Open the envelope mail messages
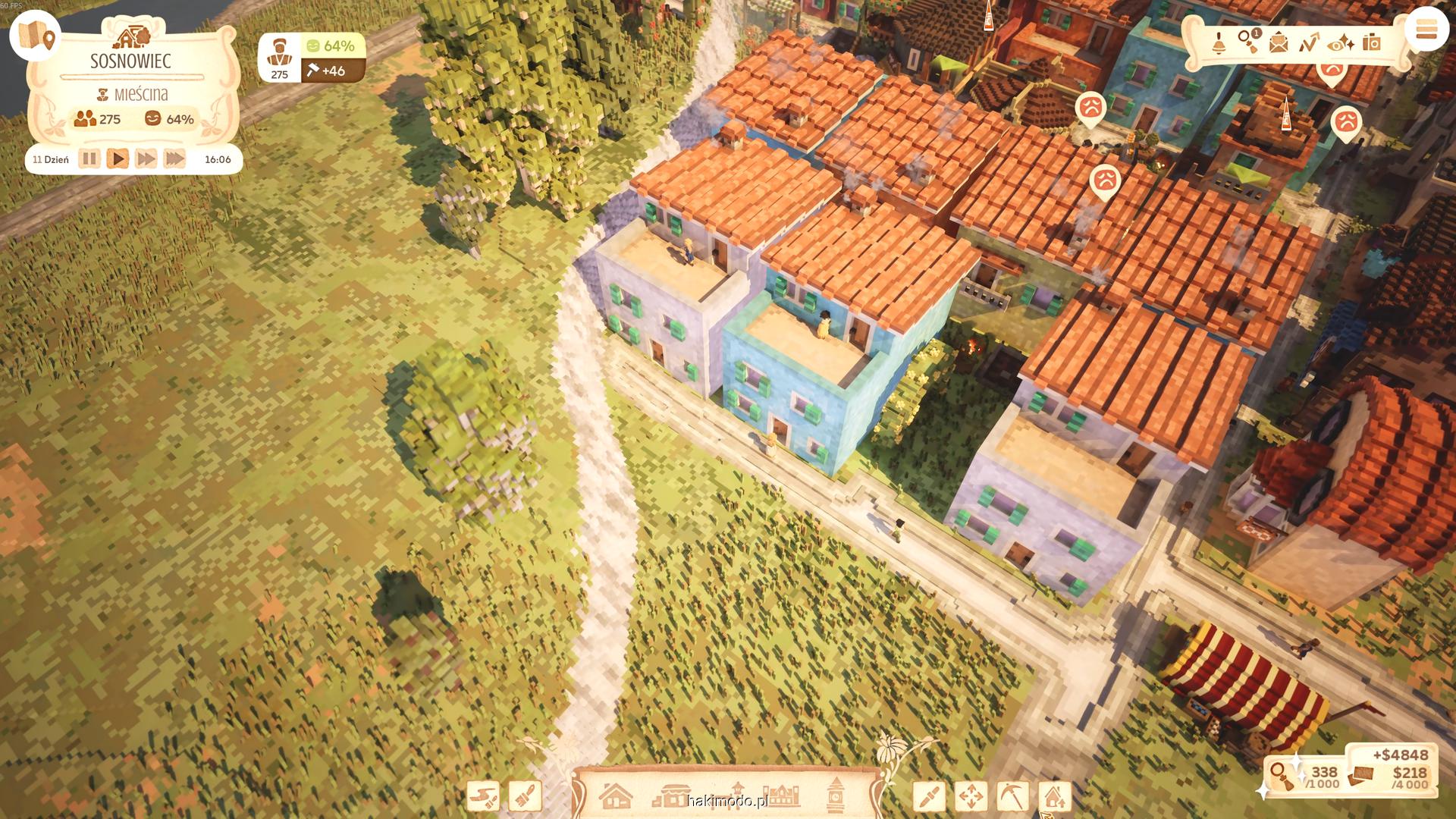Image resolution: width=1456 pixels, height=819 pixels. [x=1279, y=42]
